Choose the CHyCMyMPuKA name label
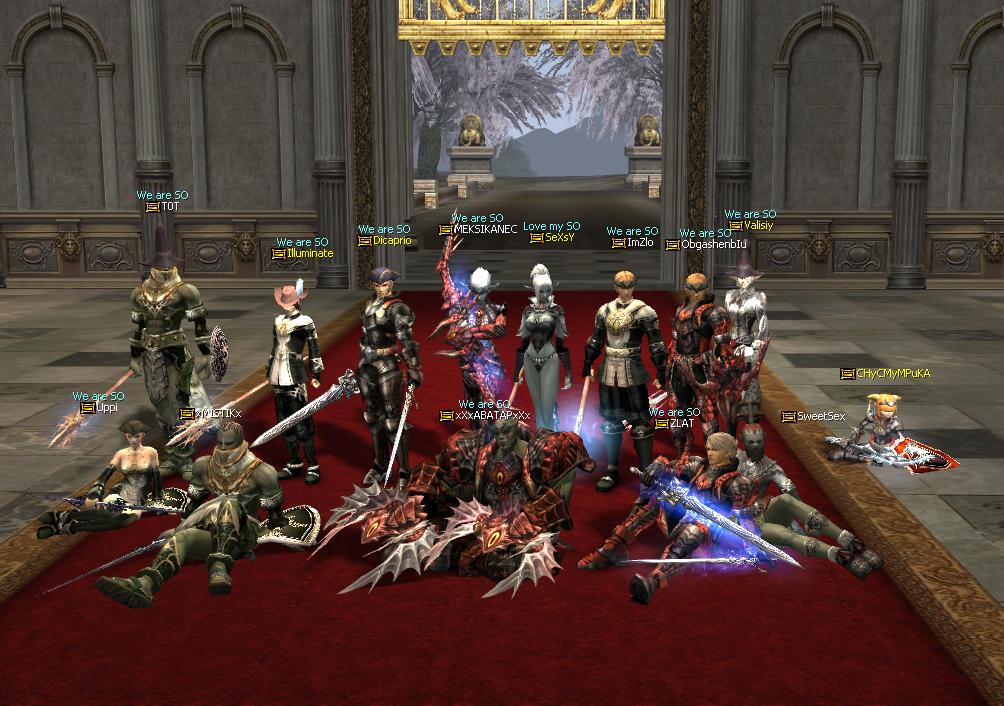Screen dimensions: 1004x706 tap(893, 374)
